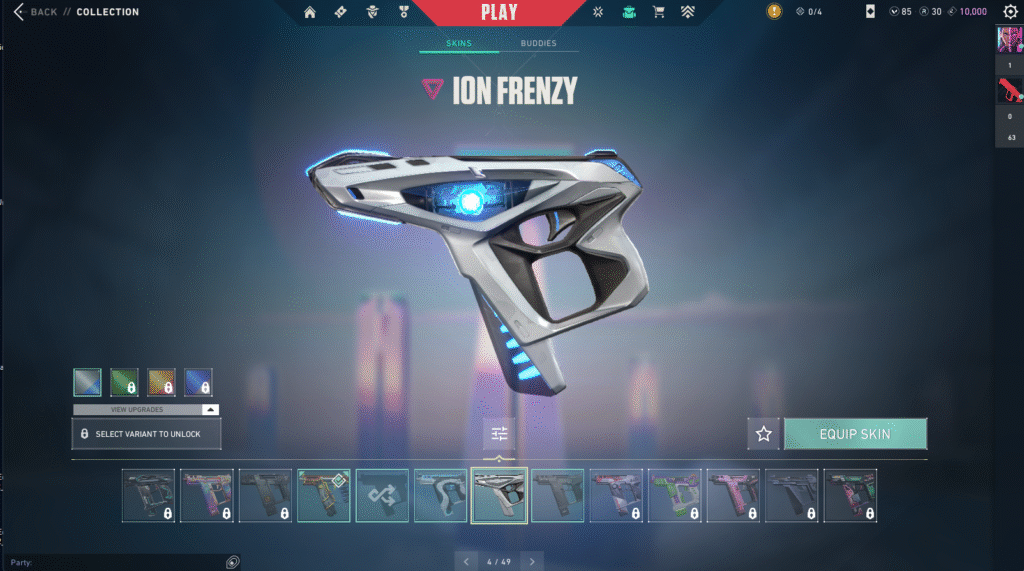
Task: Switch to the Buddies tab
Action: [539, 44]
